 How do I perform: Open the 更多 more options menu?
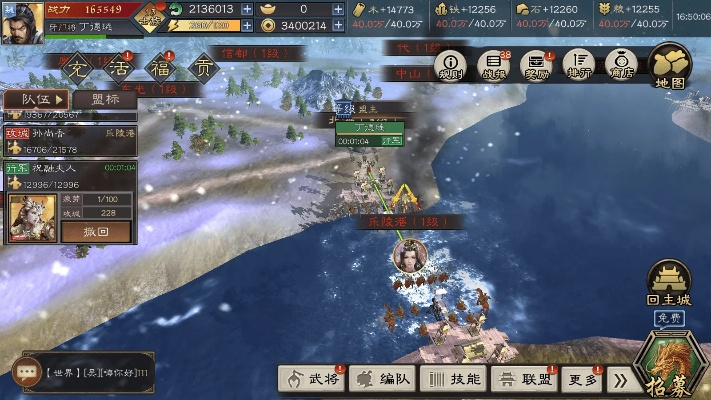[583, 379]
